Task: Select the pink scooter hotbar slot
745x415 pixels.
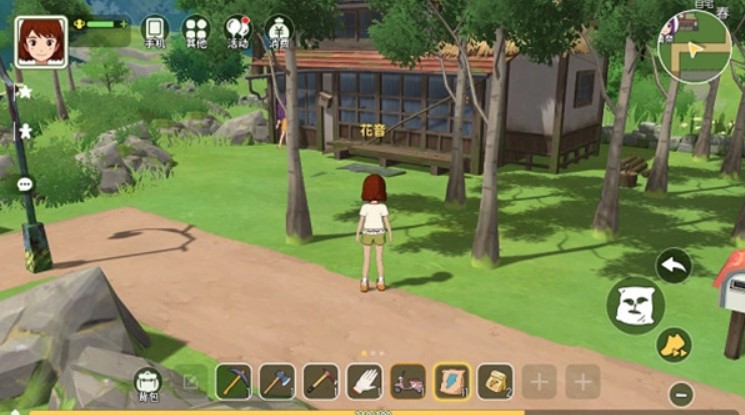Action: point(408,381)
